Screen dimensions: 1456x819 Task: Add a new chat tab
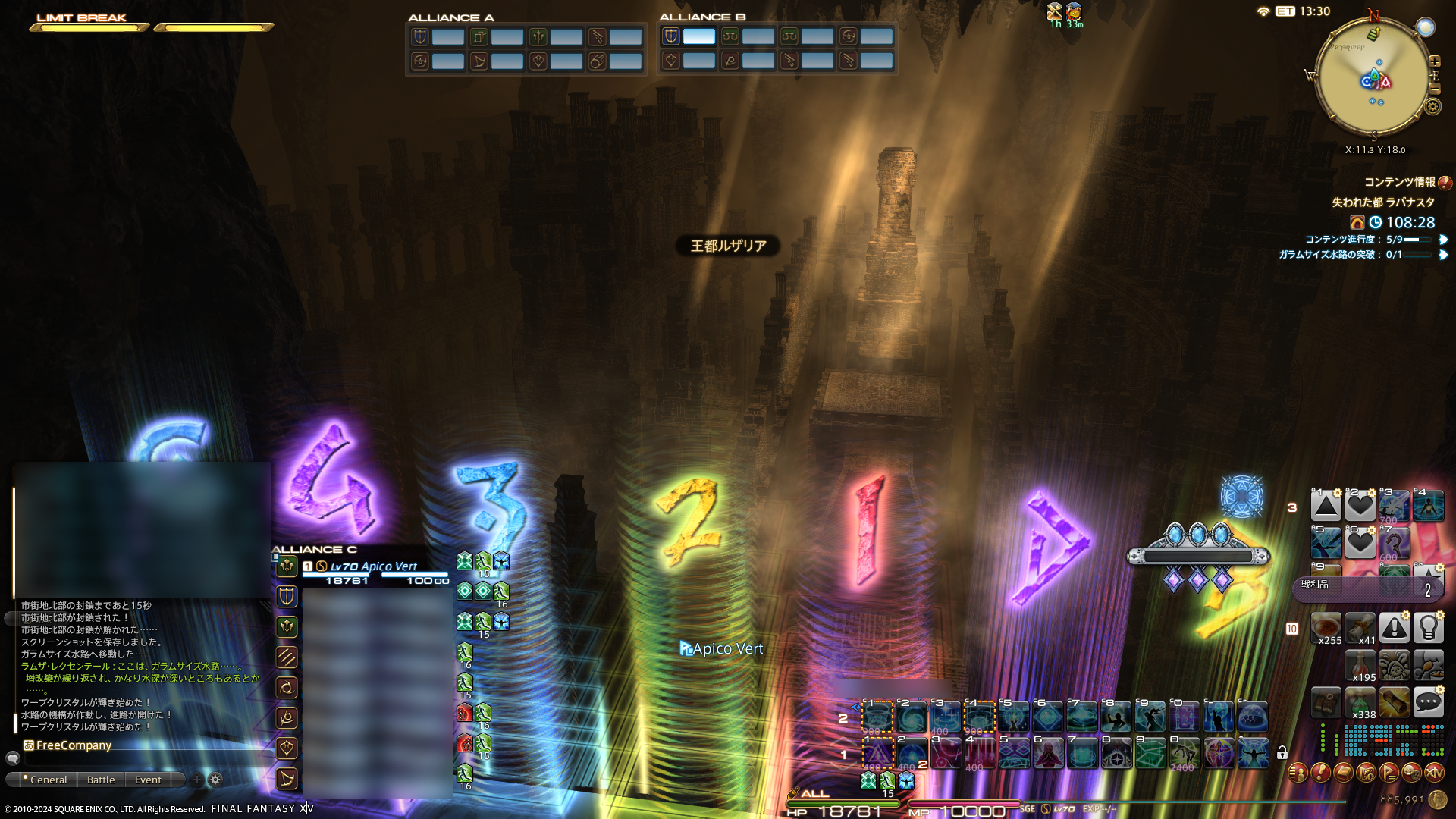(197, 780)
